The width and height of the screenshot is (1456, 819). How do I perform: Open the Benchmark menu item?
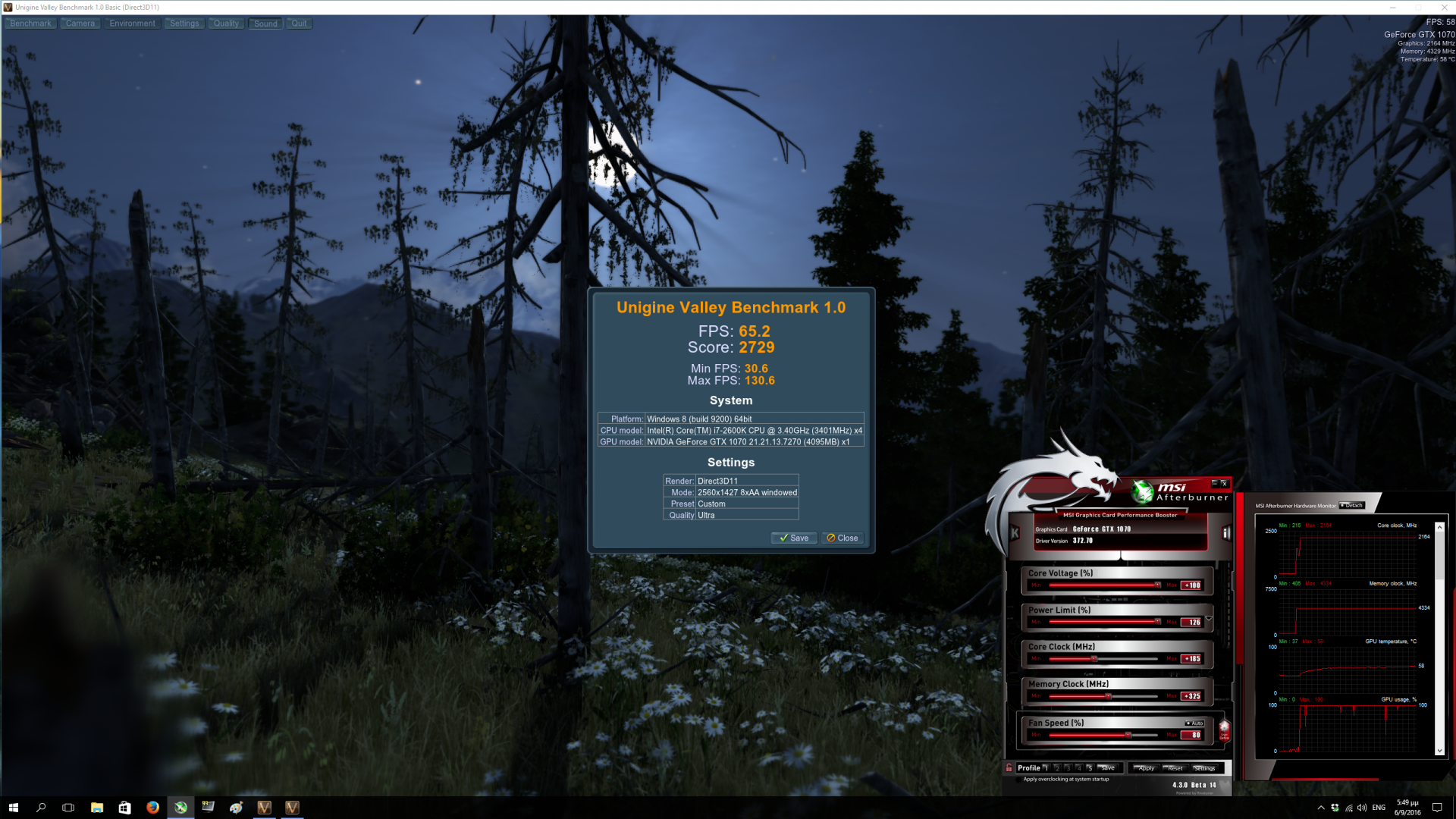point(30,24)
